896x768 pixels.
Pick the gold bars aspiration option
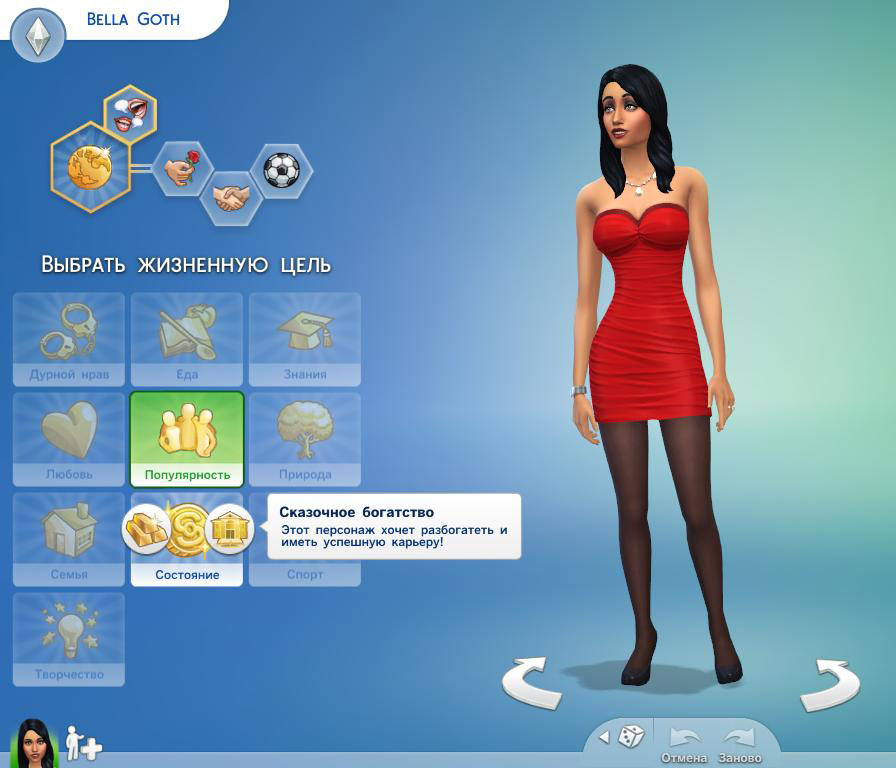tap(146, 529)
